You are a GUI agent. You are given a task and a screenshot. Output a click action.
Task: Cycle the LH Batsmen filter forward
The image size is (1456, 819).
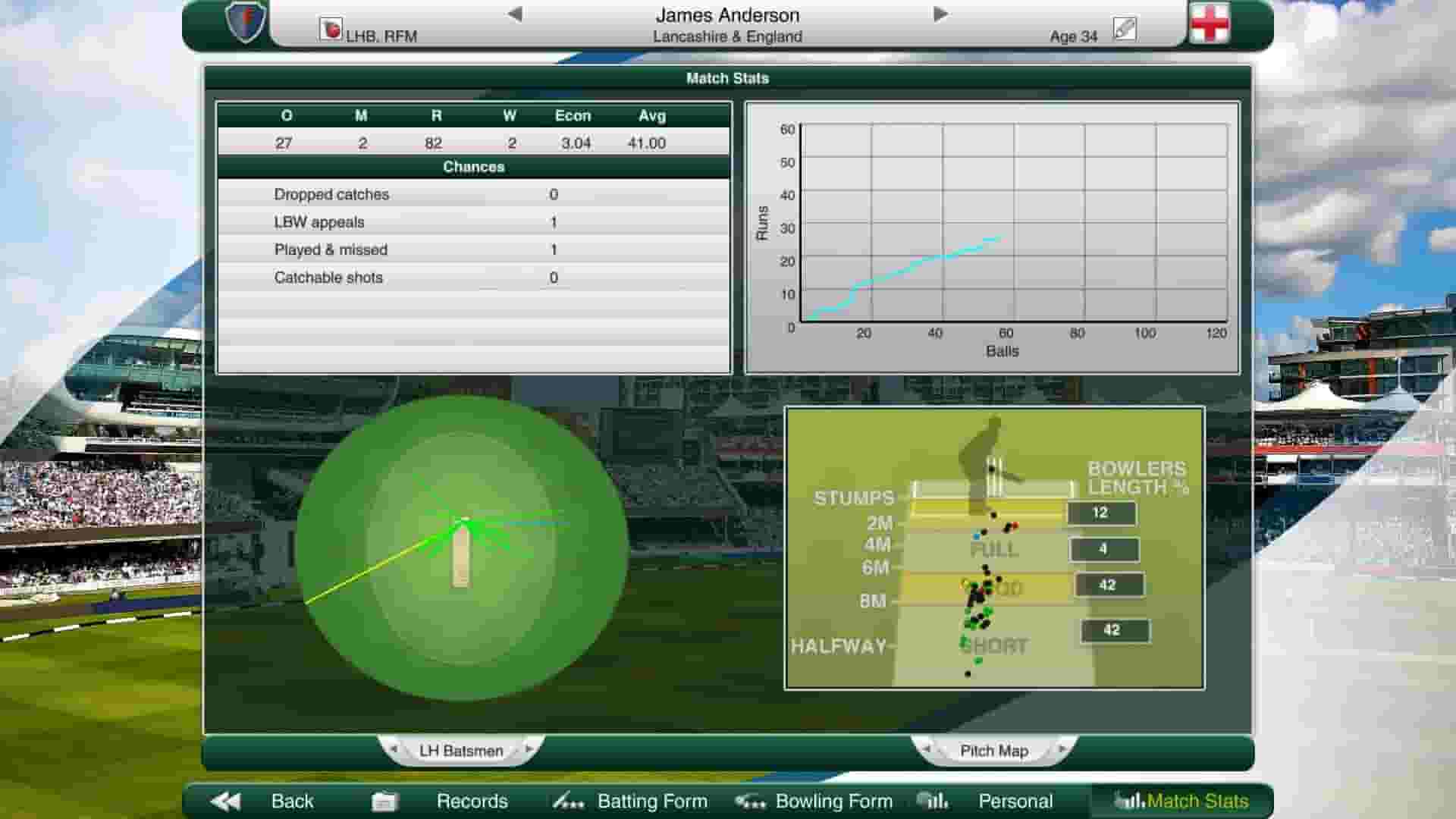coord(531,750)
